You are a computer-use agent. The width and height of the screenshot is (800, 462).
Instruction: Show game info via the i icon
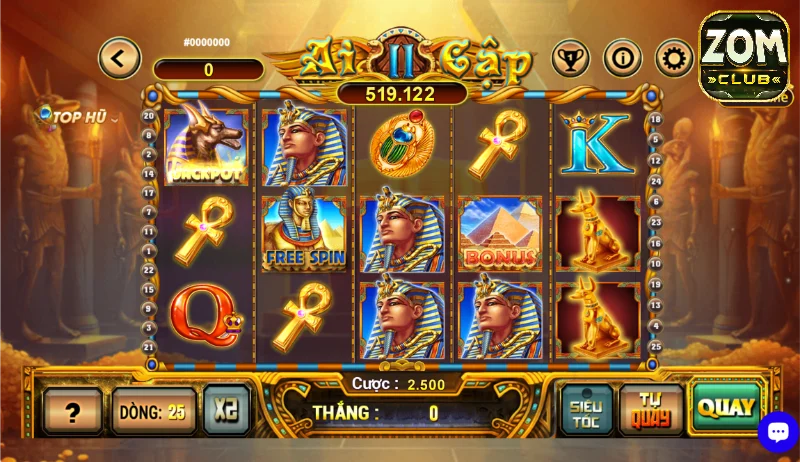(622, 58)
